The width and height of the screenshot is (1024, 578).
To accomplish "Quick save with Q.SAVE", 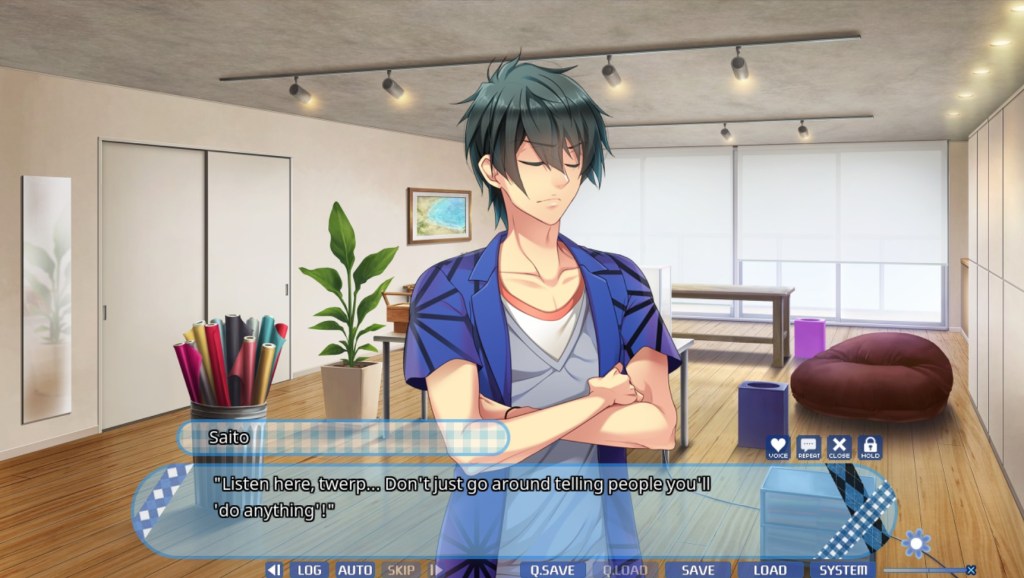I will [x=552, y=570].
